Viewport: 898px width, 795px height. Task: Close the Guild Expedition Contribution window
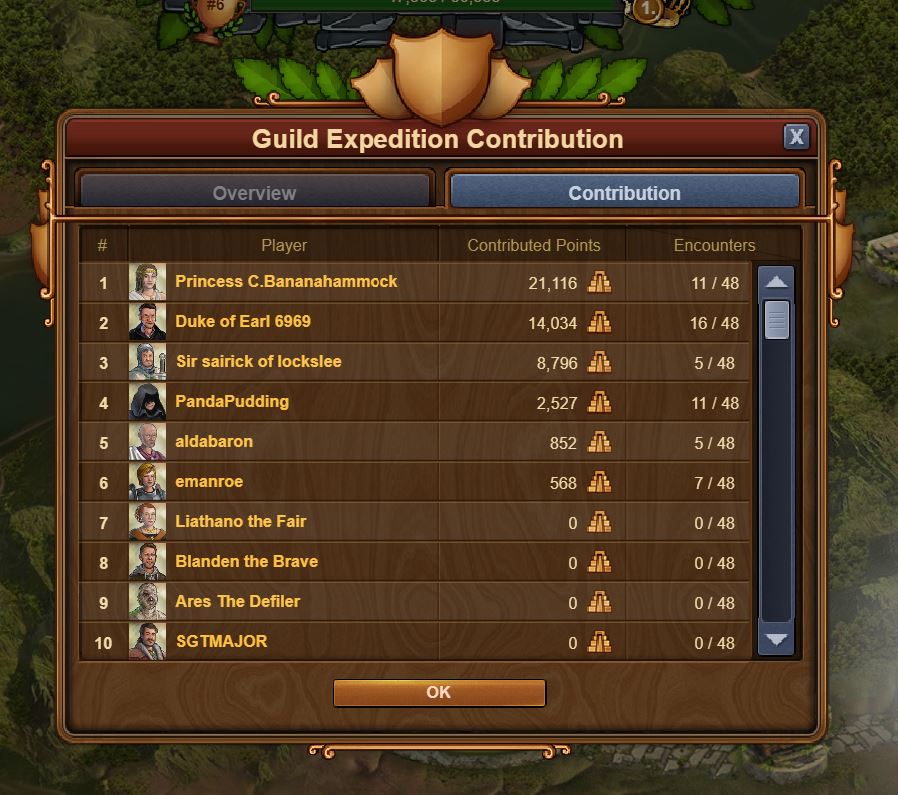pyautogui.click(x=796, y=137)
